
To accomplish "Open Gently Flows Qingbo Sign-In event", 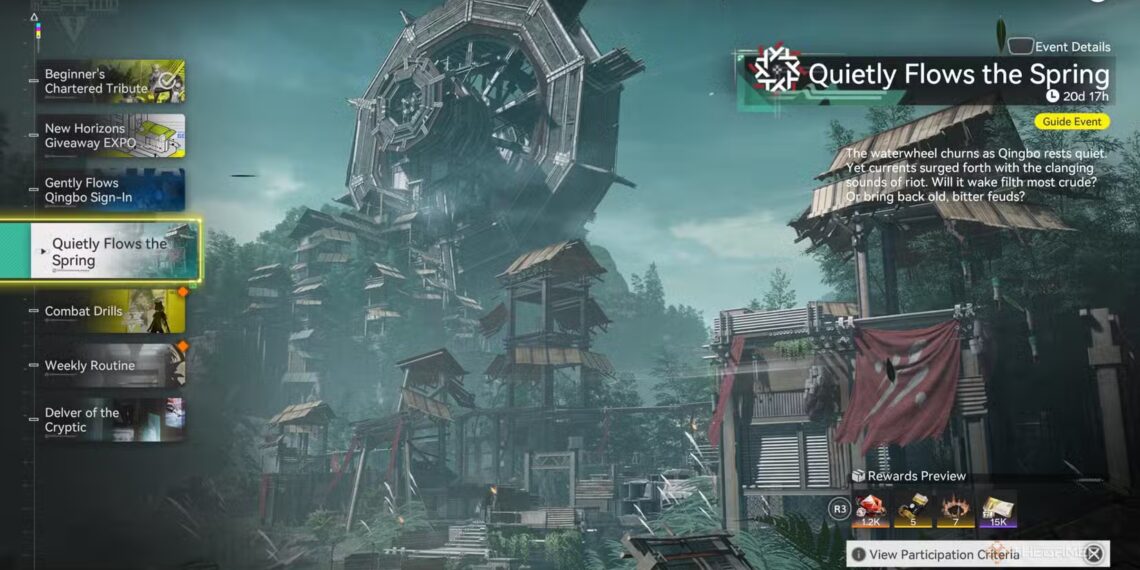I will click(110, 190).
